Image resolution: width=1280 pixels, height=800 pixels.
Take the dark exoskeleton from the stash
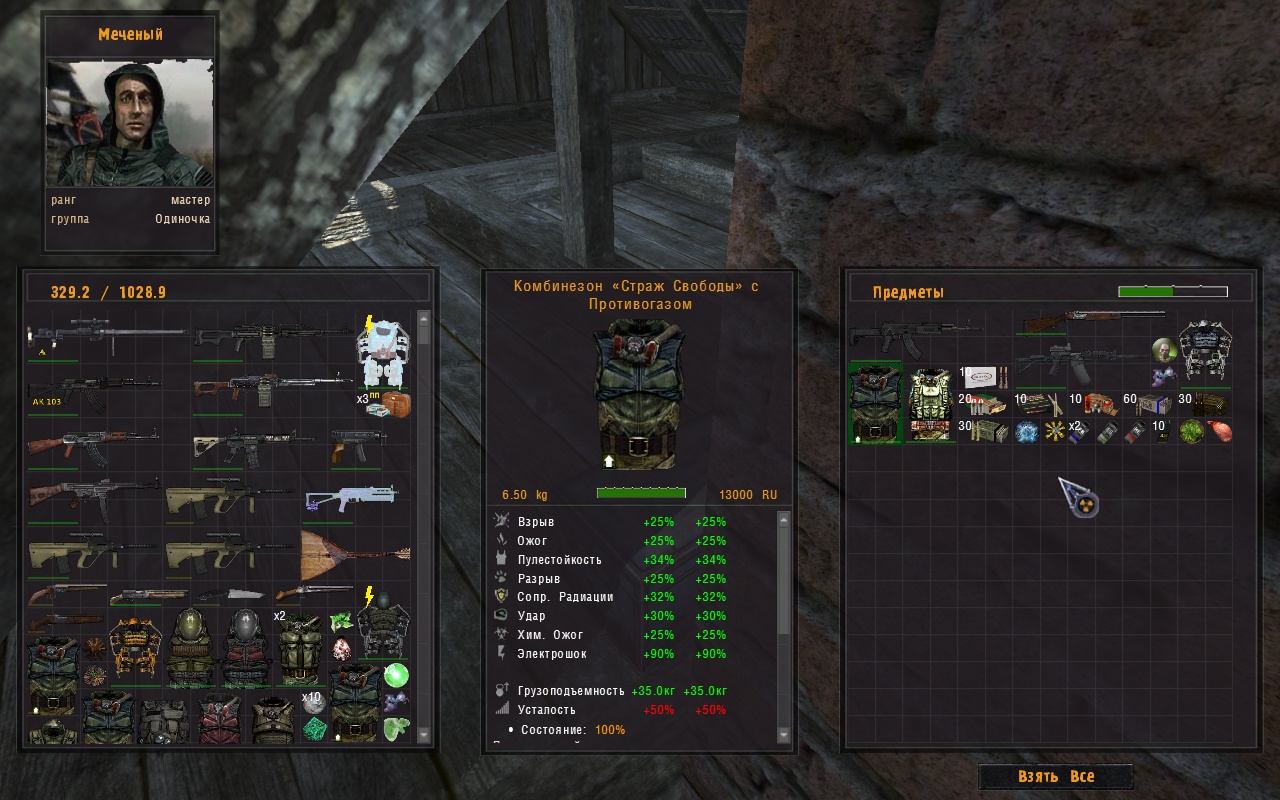1204,349
